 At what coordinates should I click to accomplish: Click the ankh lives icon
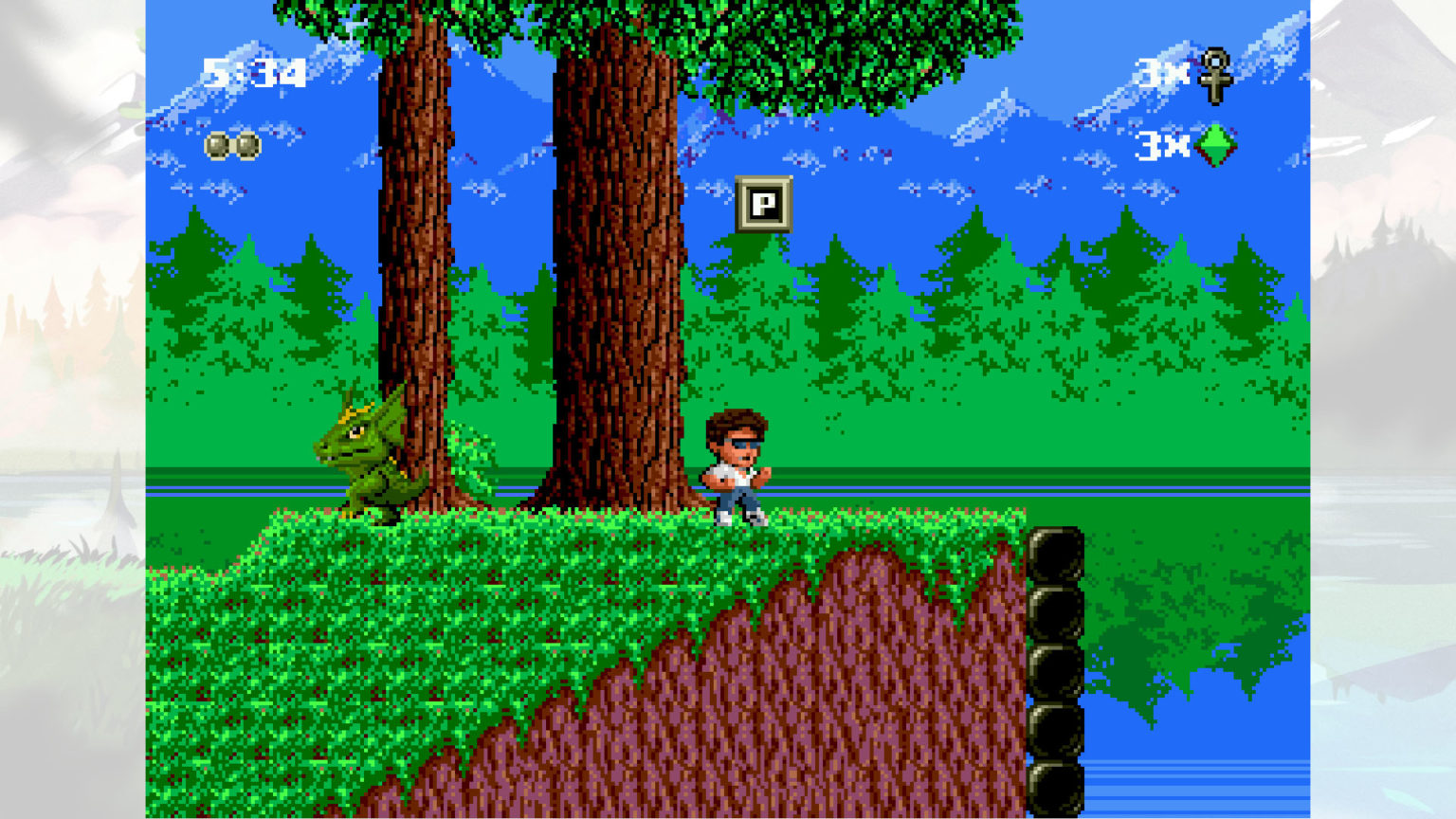tap(1214, 75)
